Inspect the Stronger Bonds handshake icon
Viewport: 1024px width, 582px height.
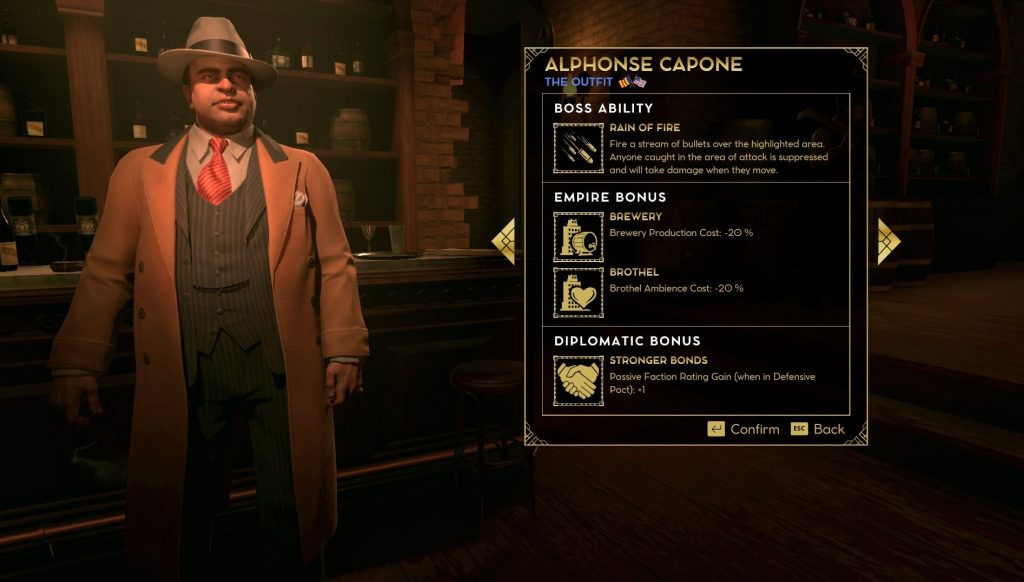tap(578, 380)
